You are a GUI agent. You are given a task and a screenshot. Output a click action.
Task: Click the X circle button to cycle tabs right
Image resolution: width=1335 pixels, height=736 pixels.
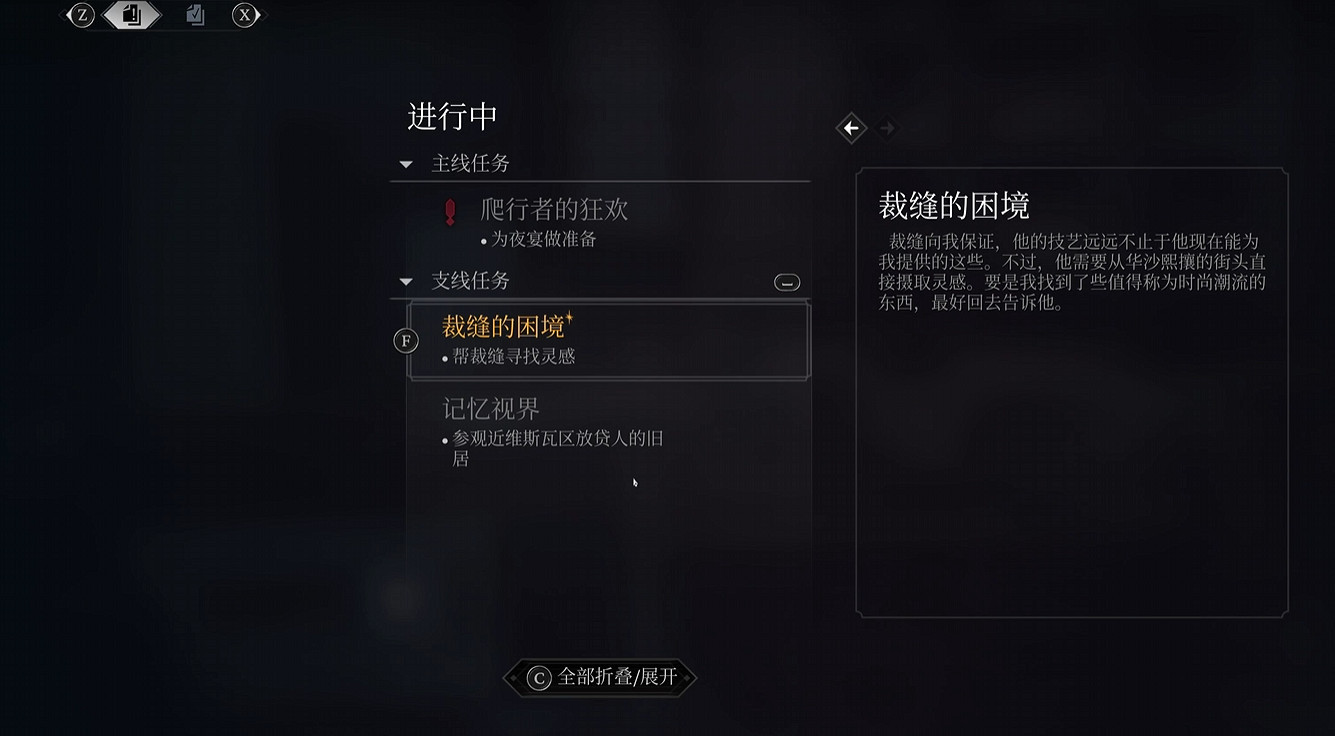(x=245, y=15)
